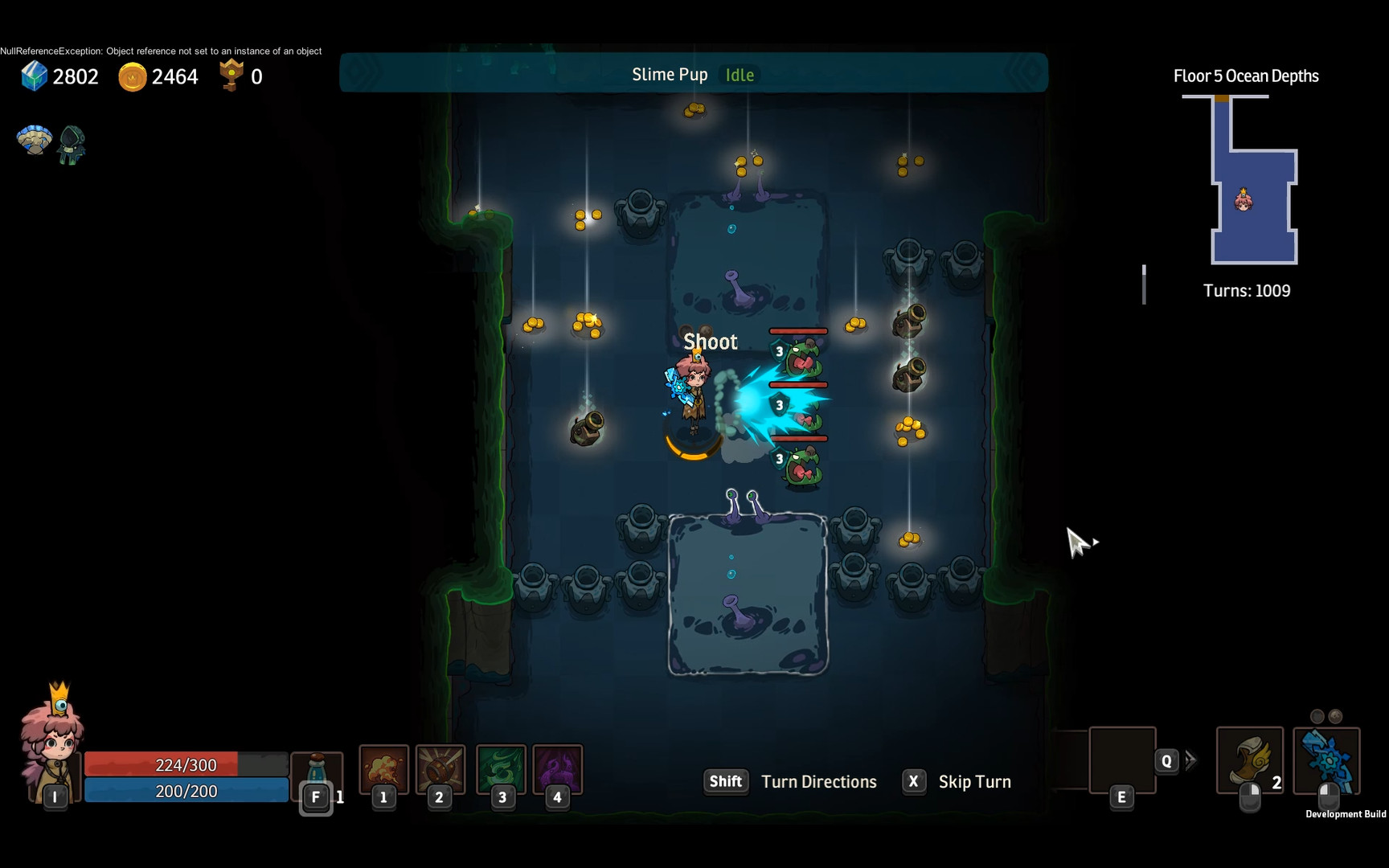Activate the purple tentacles ability
The height and width of the screenshot is (868, 1389).
pyautogui.click(x=557, y=769)
